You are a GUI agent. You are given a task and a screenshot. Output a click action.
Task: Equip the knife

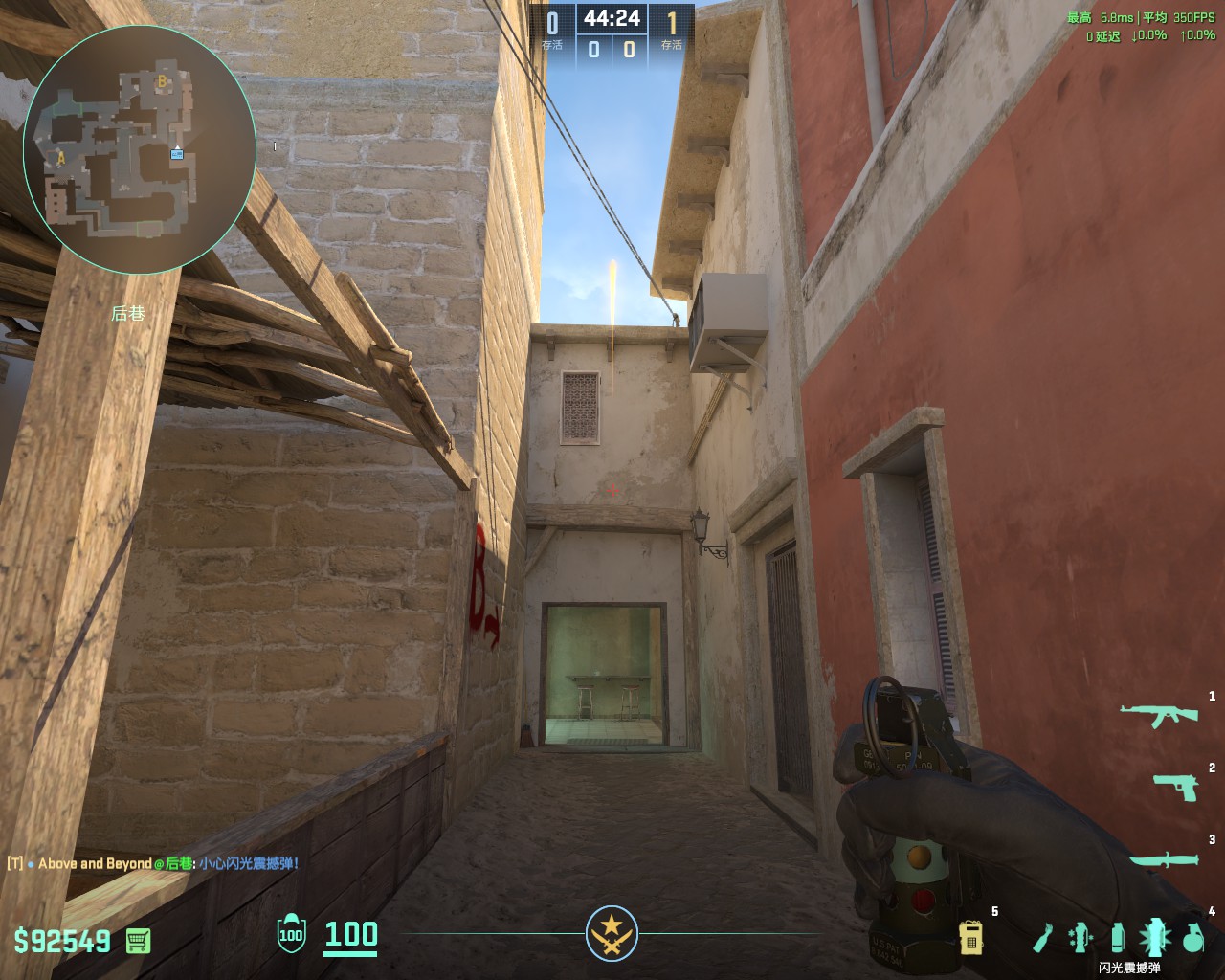coord(1164,859)
